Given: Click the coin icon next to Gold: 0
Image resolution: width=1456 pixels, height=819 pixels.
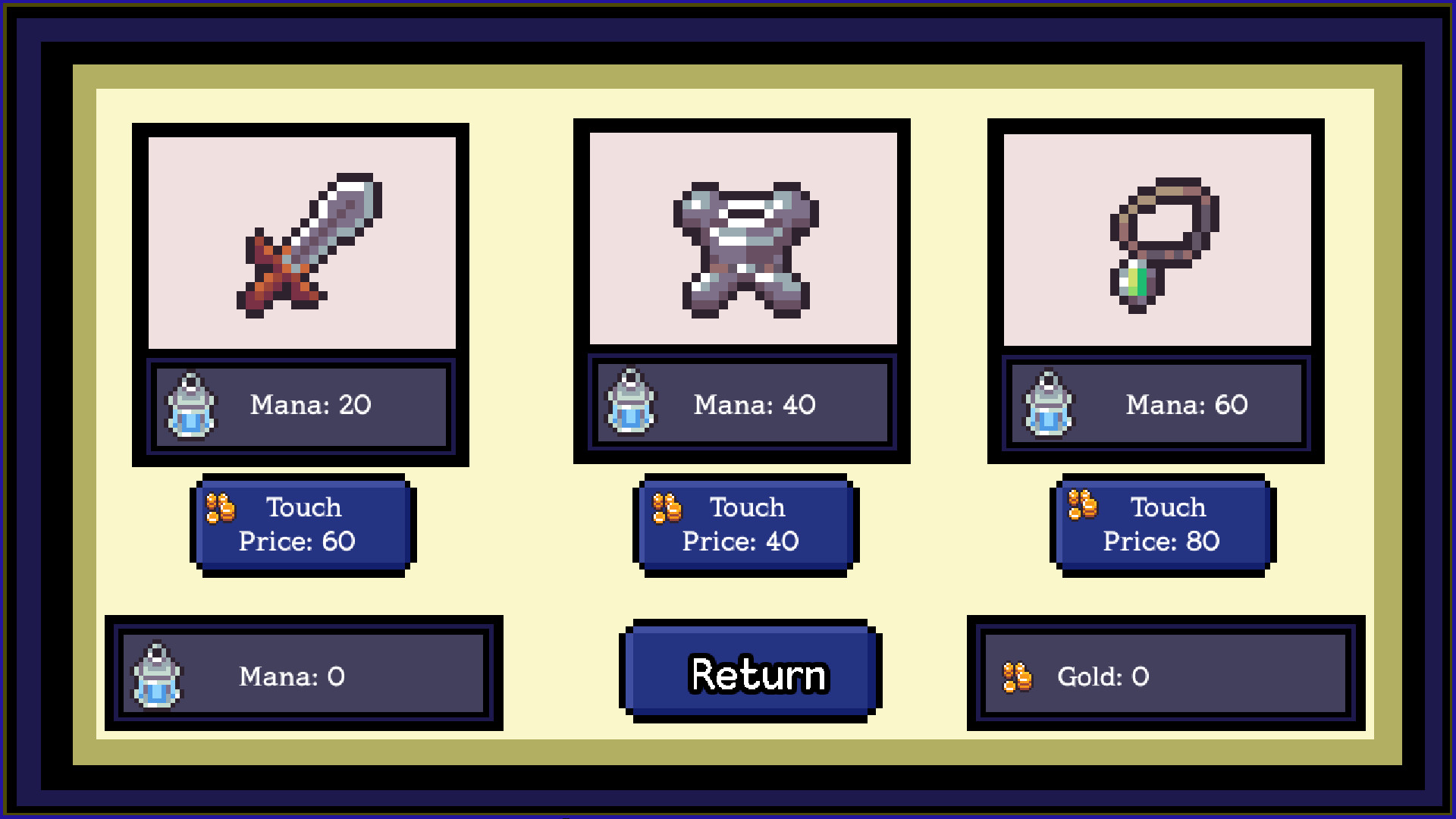Looking at the screenshot, I should [x=1016, y=677].
